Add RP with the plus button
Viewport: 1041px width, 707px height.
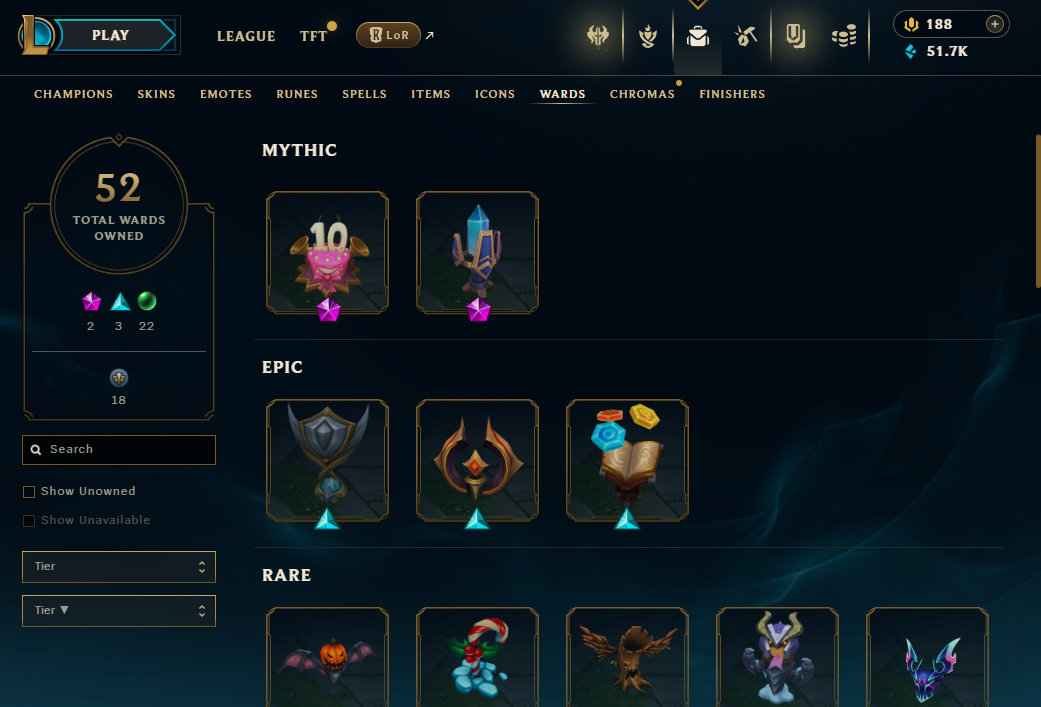pyautogui.click(x=994, y=24)
